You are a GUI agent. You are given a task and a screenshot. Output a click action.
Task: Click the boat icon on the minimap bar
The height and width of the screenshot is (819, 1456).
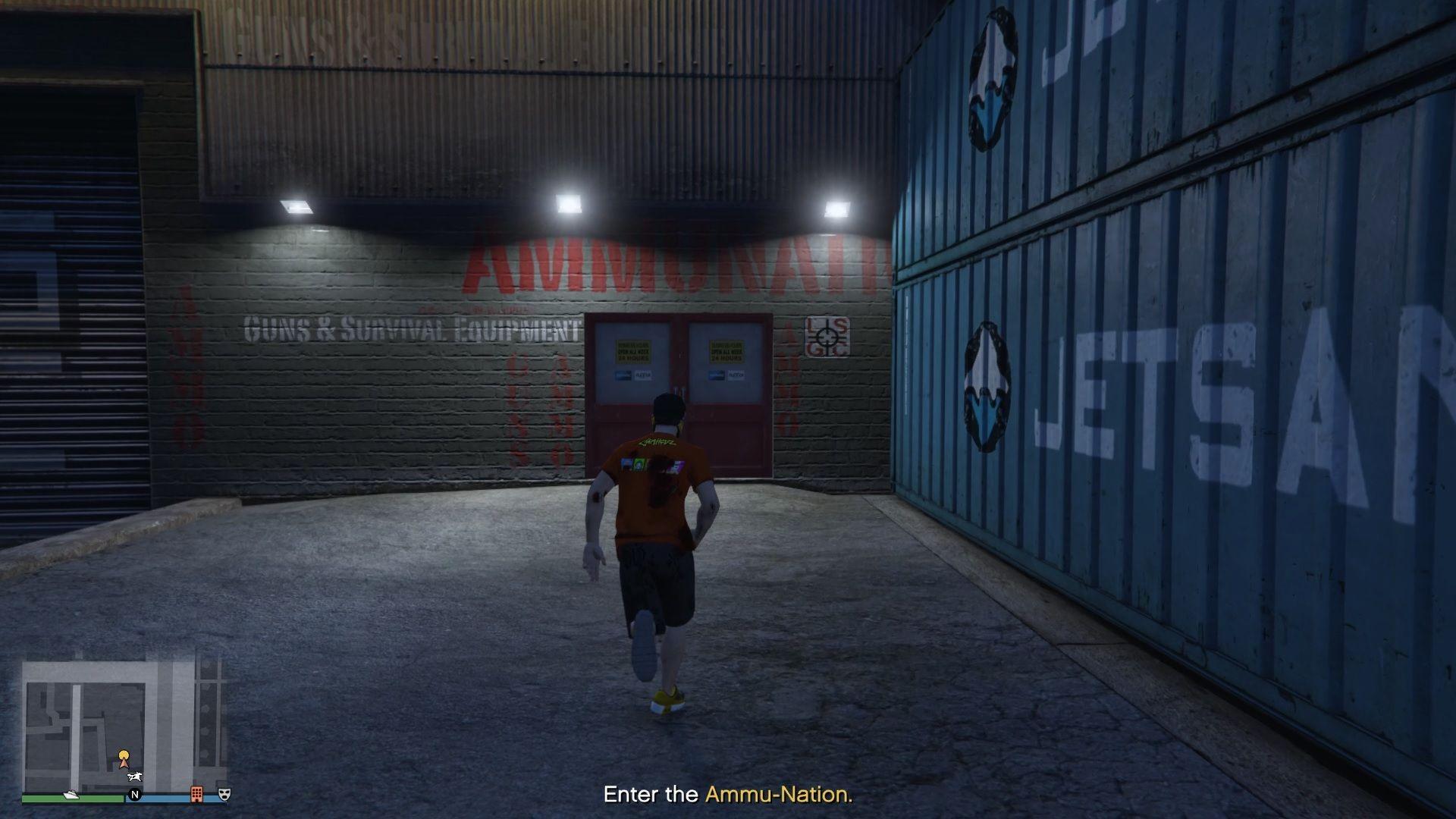(71, 794)
